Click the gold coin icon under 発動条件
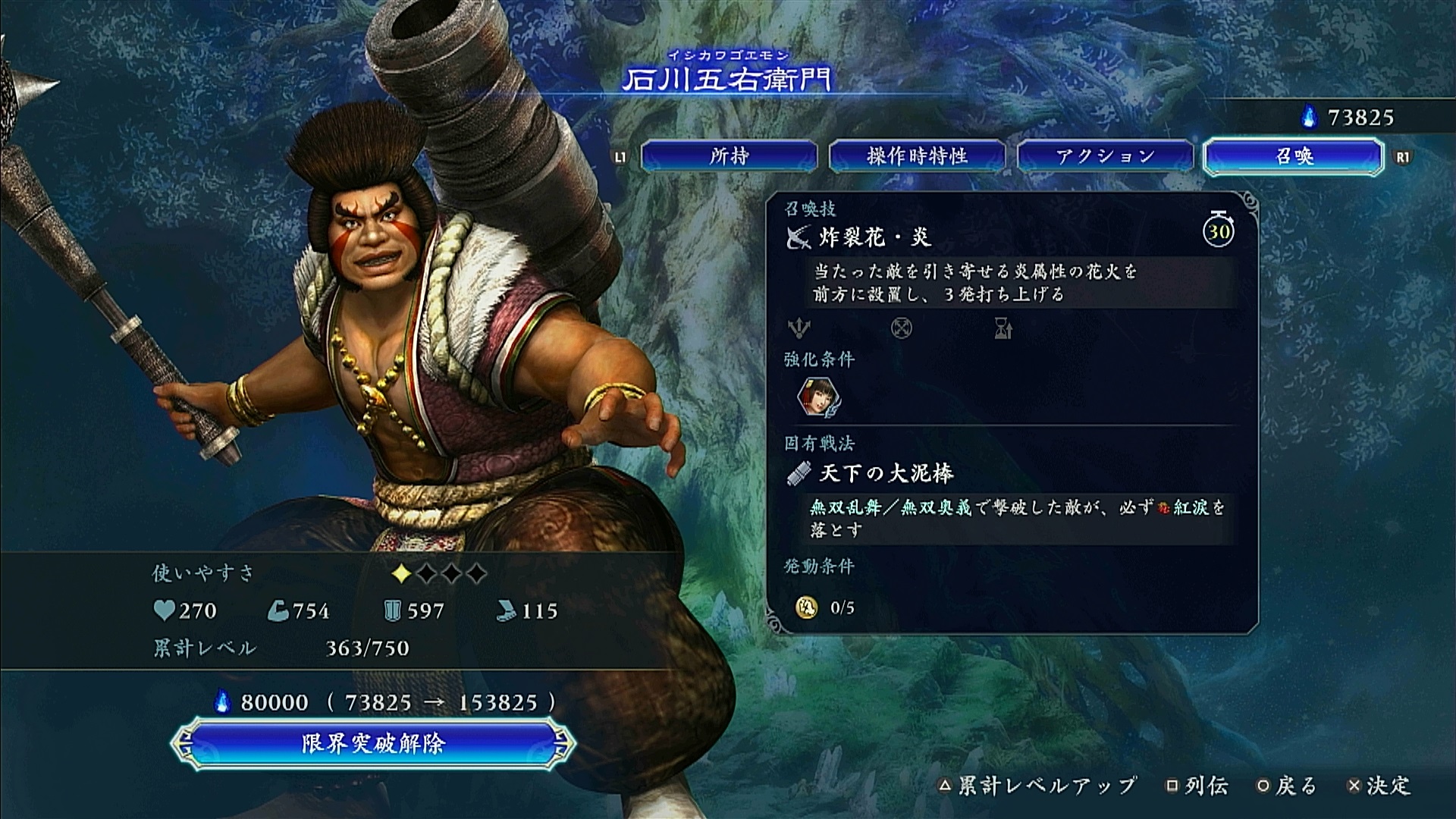Image resolution: width=1456 pixels, height=819 pixels. [x=806, y=607]
